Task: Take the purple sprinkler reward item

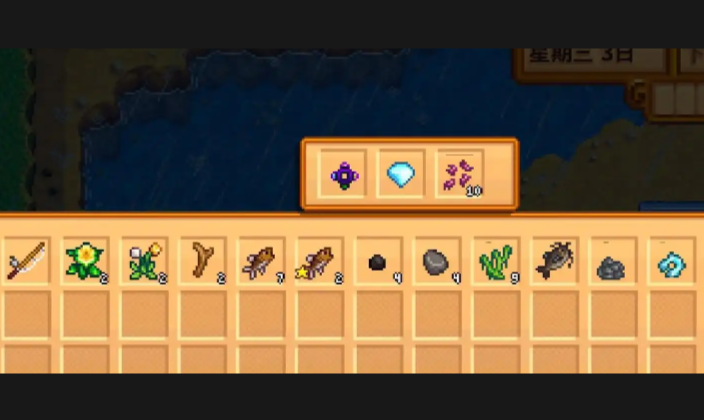Action: pos(345,175)
